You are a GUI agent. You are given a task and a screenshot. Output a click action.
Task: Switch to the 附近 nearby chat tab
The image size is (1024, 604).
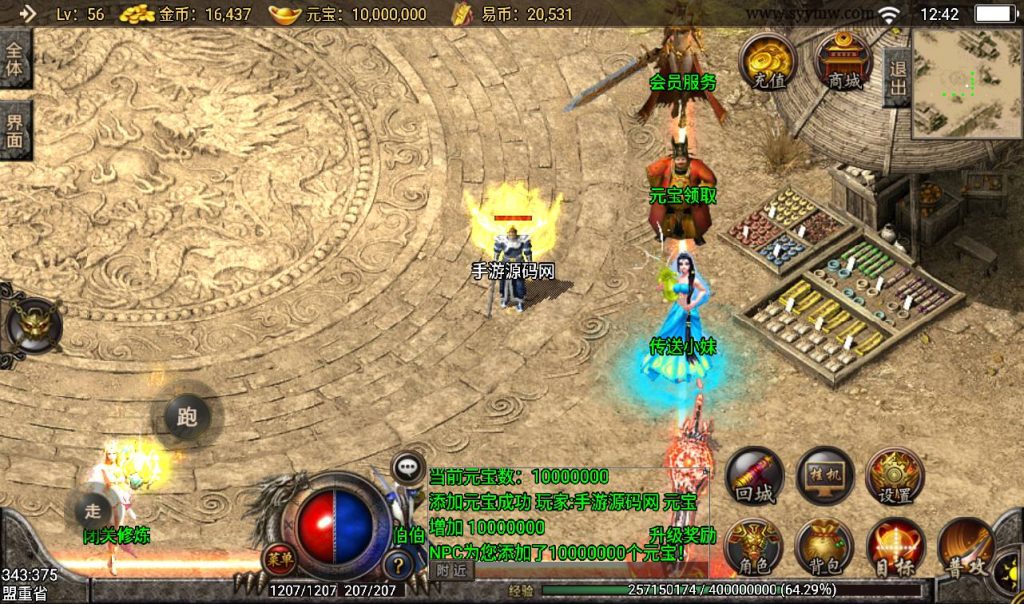[452, 570]
